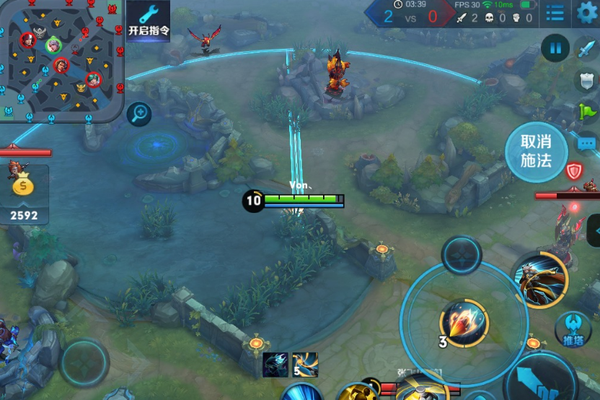This screenshot has width=600, height=400.
Task: Activate the hero portrait ability icon
Action: (x=541, y=280)
